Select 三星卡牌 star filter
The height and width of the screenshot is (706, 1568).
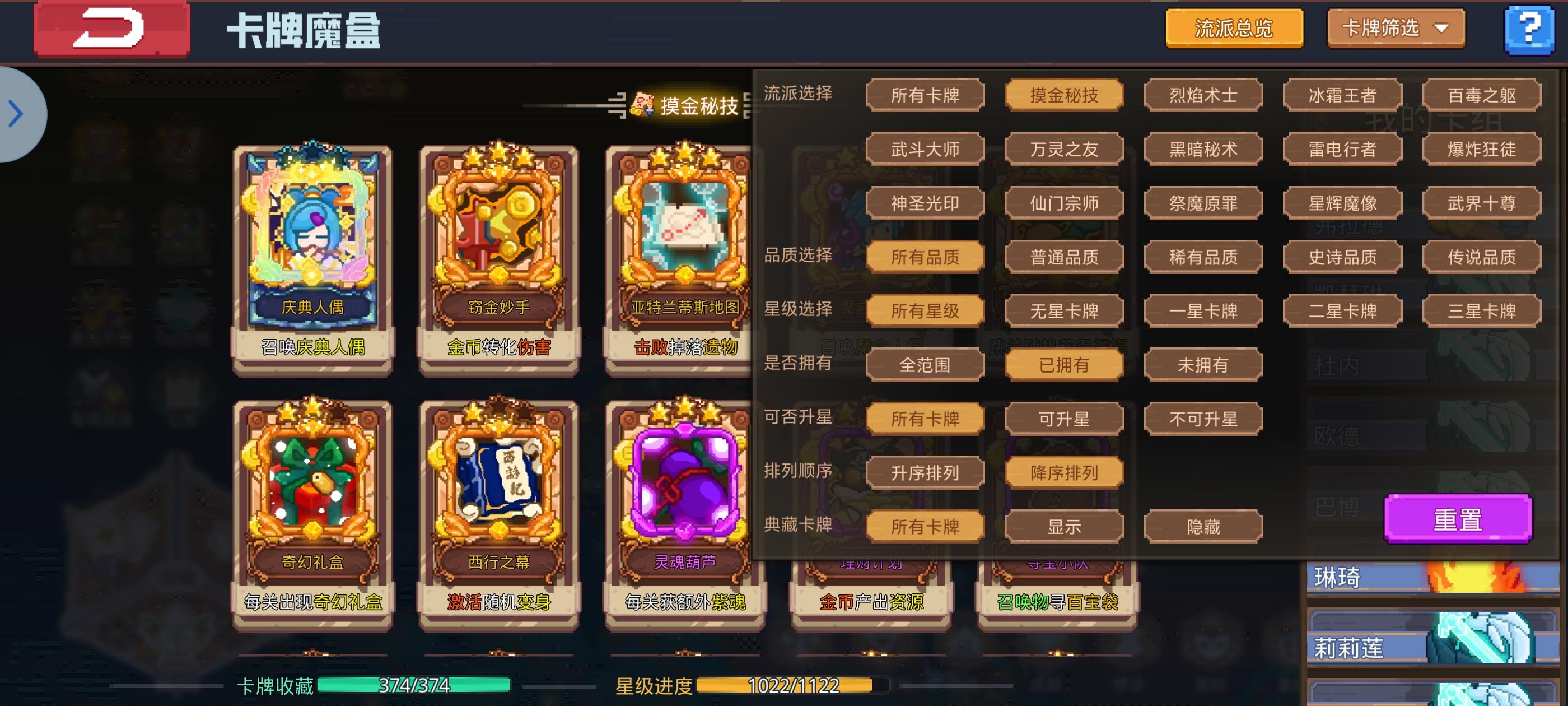coord(1482,310)
